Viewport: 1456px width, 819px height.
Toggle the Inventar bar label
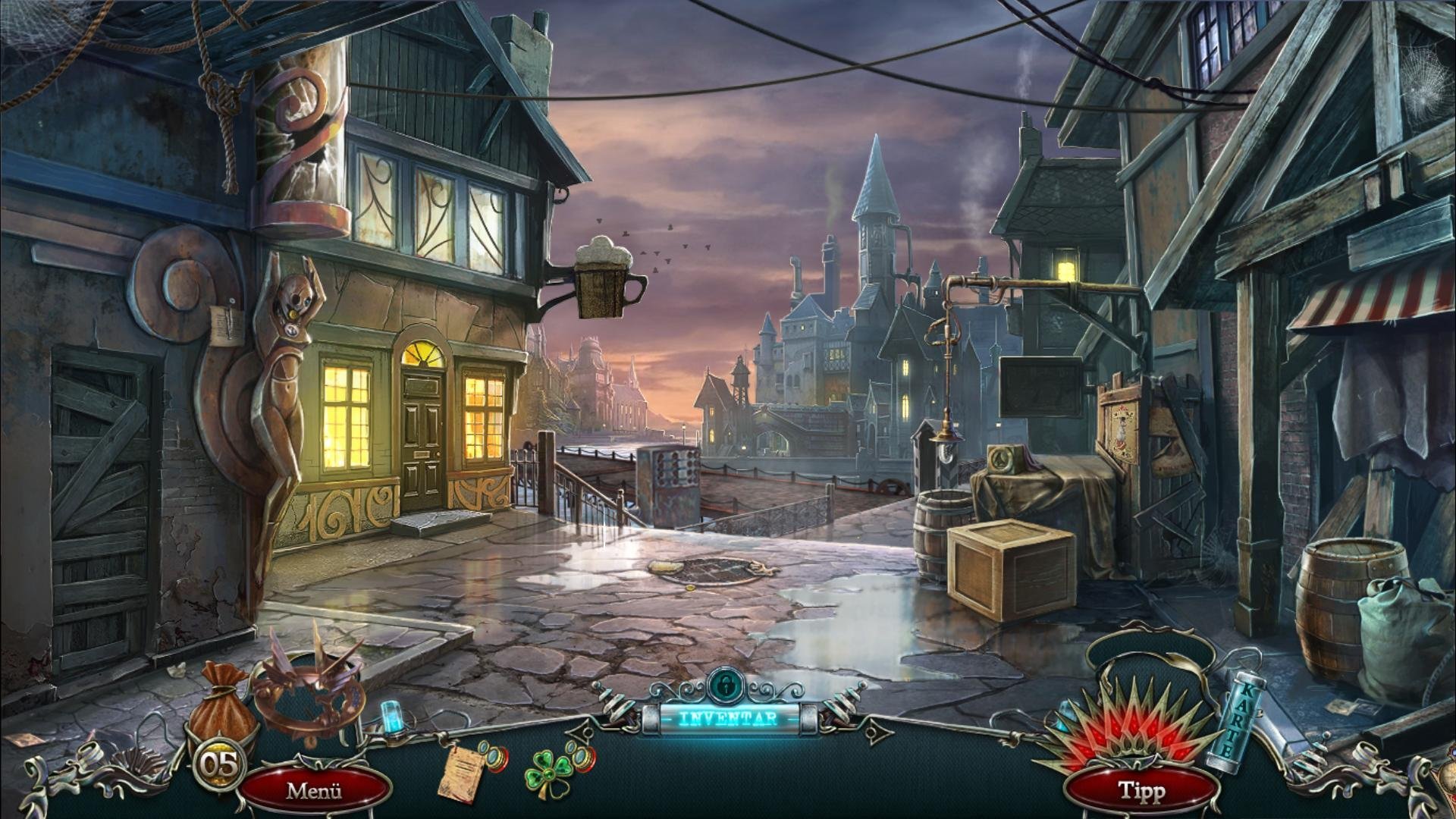tap(728, 718)
